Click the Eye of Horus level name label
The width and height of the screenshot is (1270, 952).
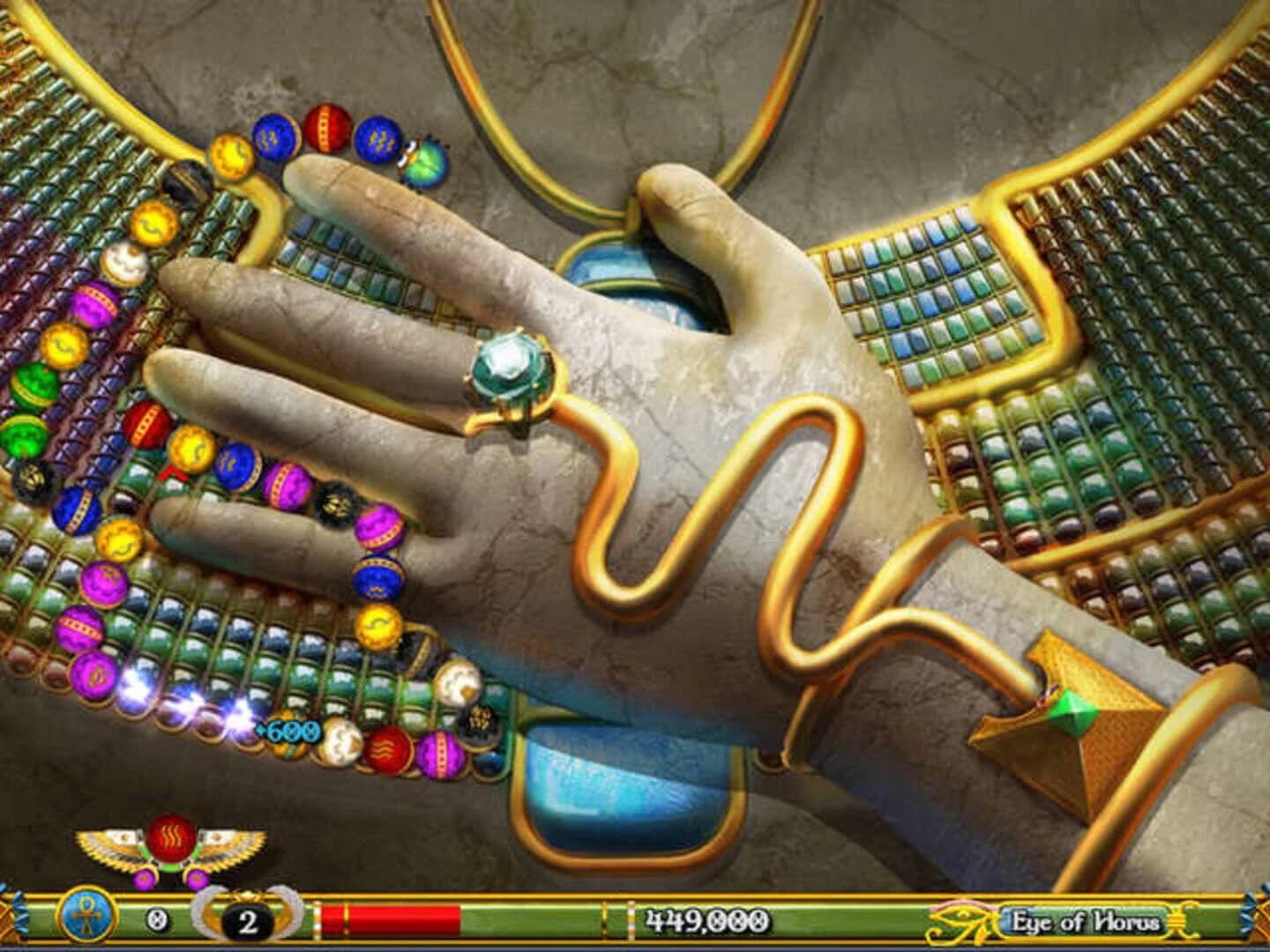[1084, 921]
